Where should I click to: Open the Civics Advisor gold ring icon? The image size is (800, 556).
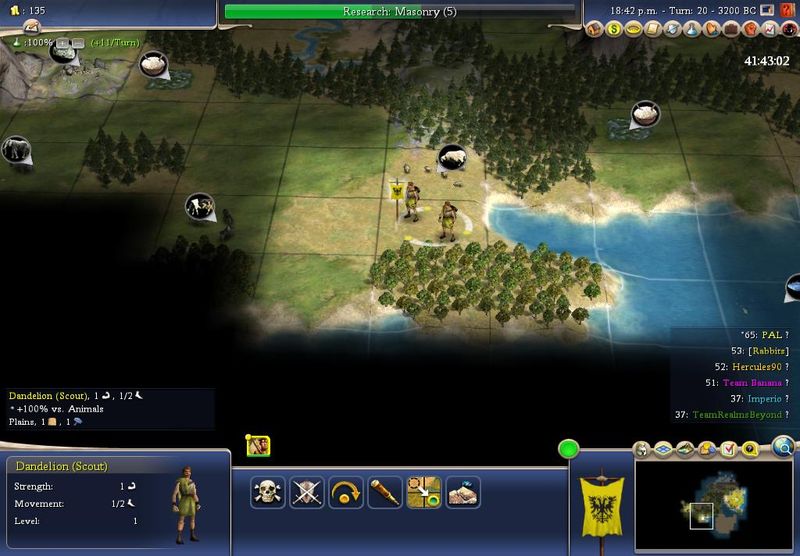634,30
